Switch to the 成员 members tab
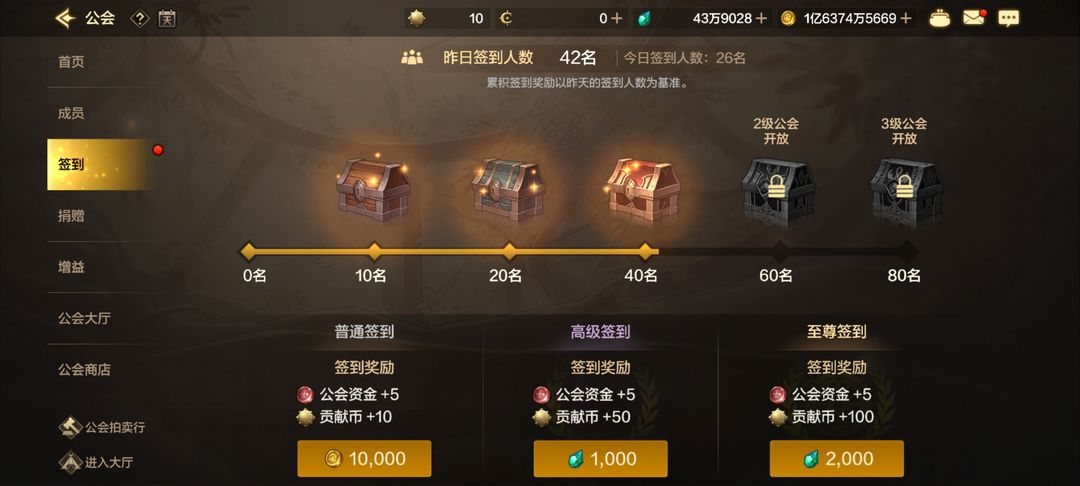The height and width of the screenshot is (486, 1080). coord(72,113)
